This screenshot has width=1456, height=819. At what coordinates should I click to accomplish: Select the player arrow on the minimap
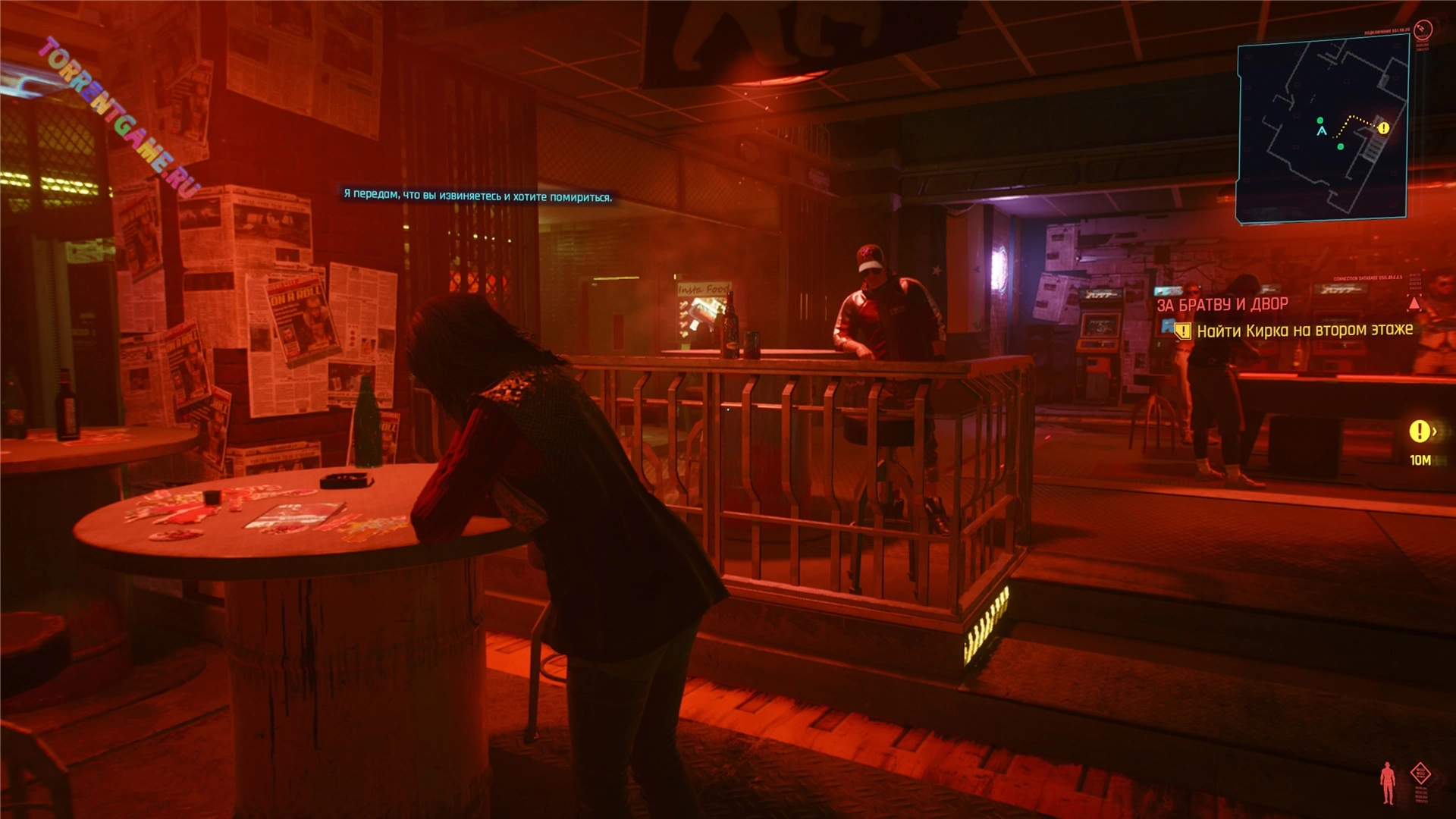pyautogui.click(x=1322, y=131)
